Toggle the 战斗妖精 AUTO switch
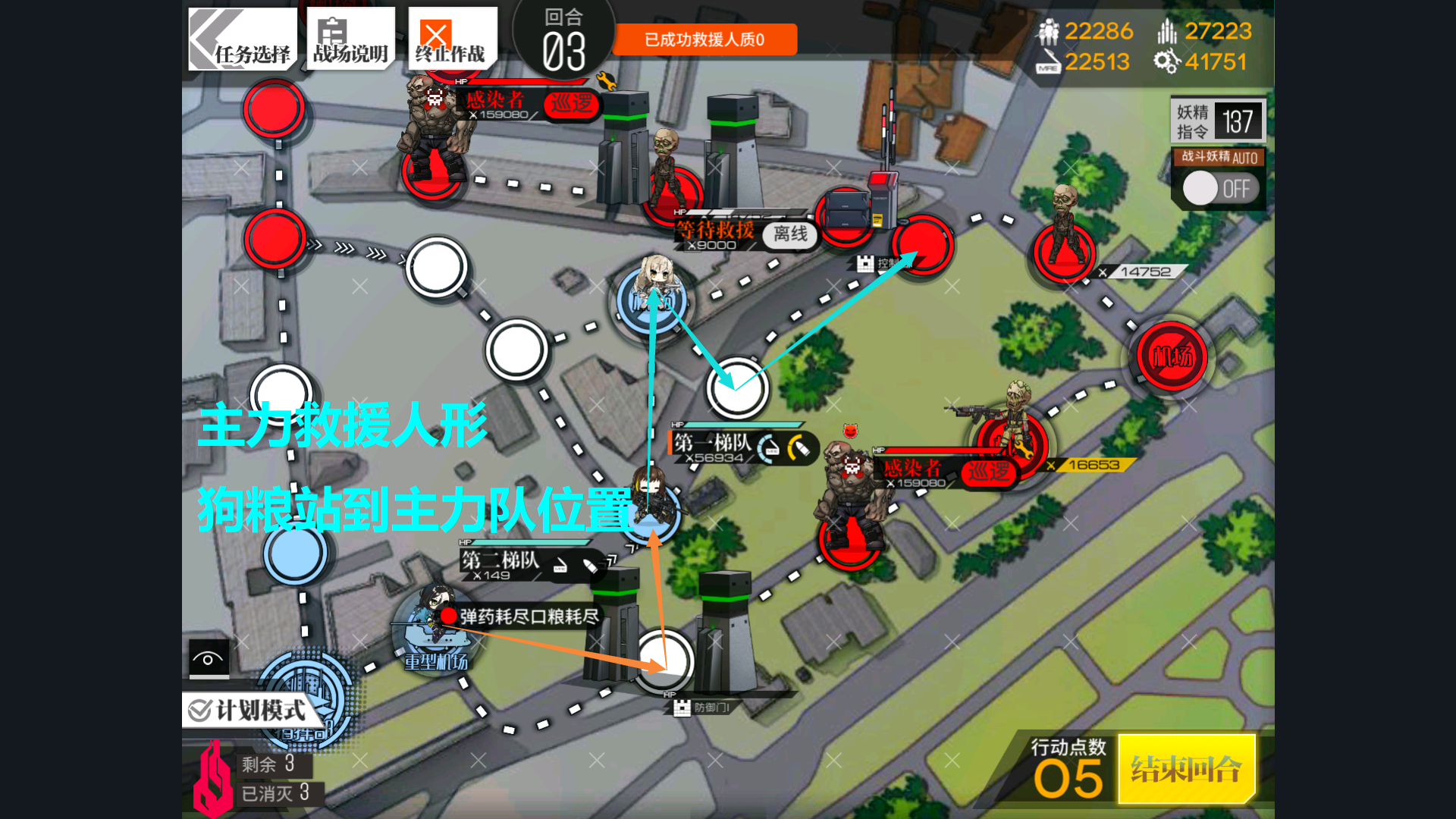This screenshot has height=819, width=1456. tap(1219, 188)
